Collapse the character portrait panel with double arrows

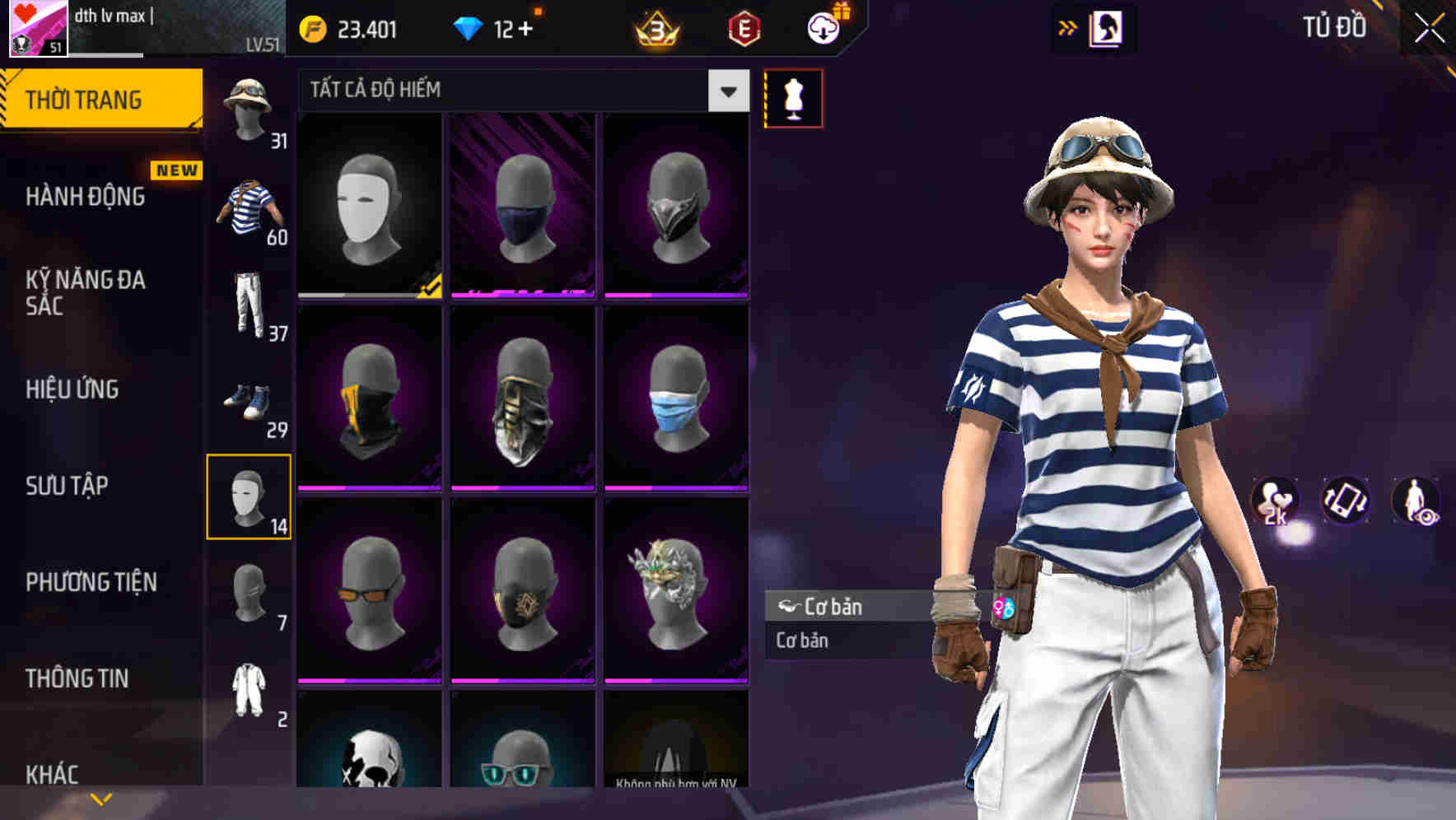1068,27
